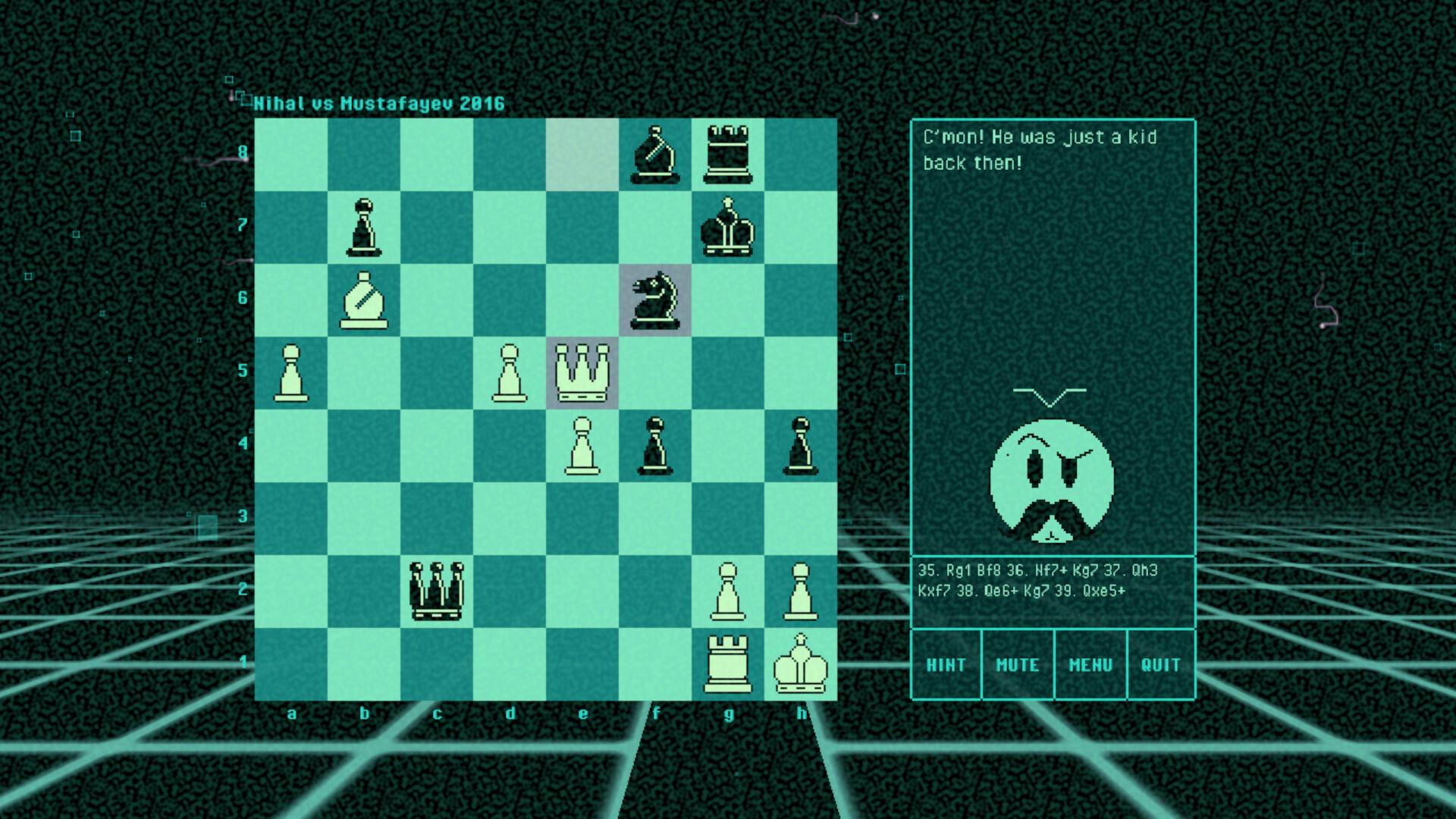Image resolution: width=1456 pixels, height=819 pixels.
Task: Select the white bishop on b6
Action: (366, 299)
